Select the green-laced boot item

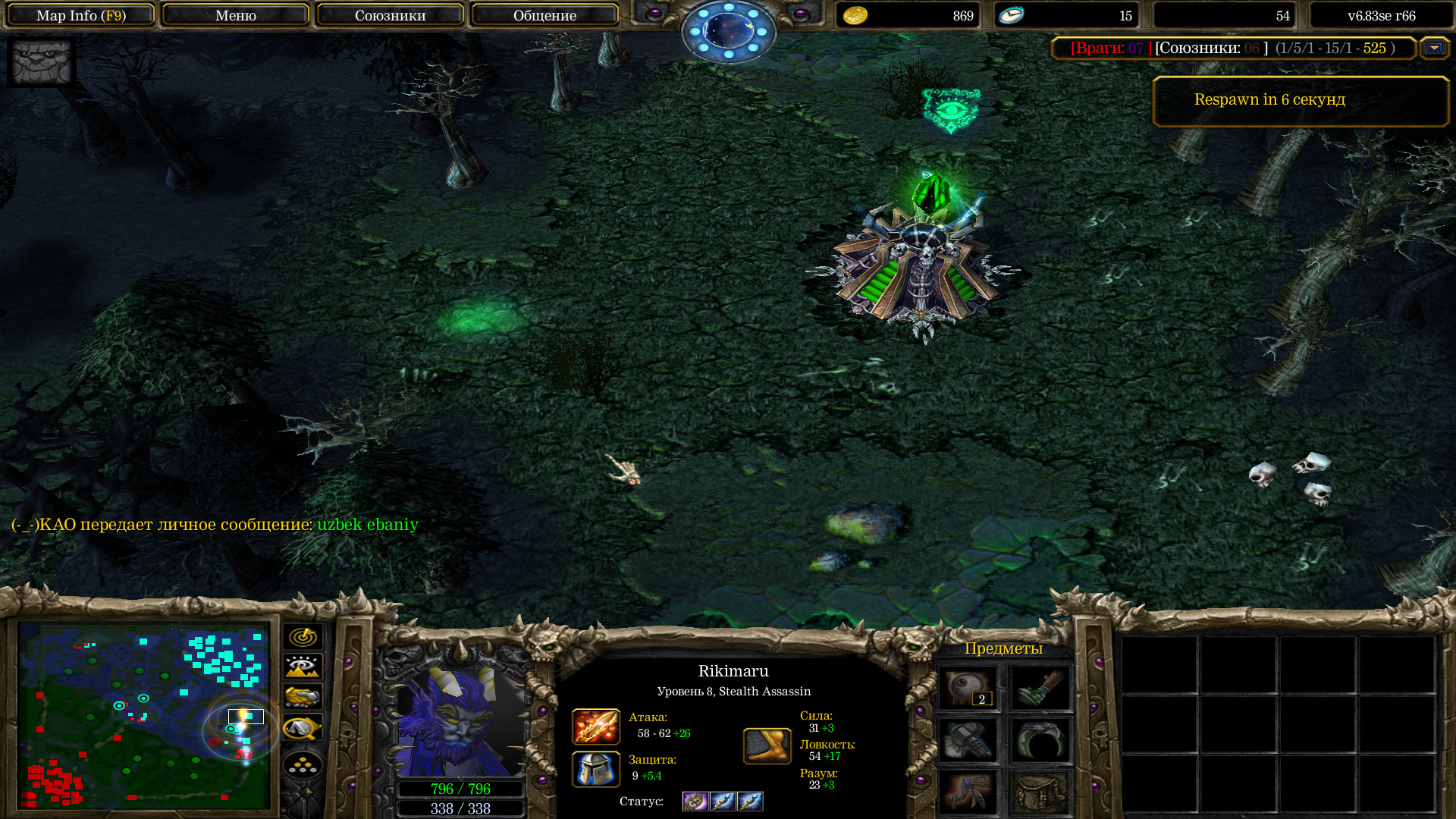click(1040, 689)
